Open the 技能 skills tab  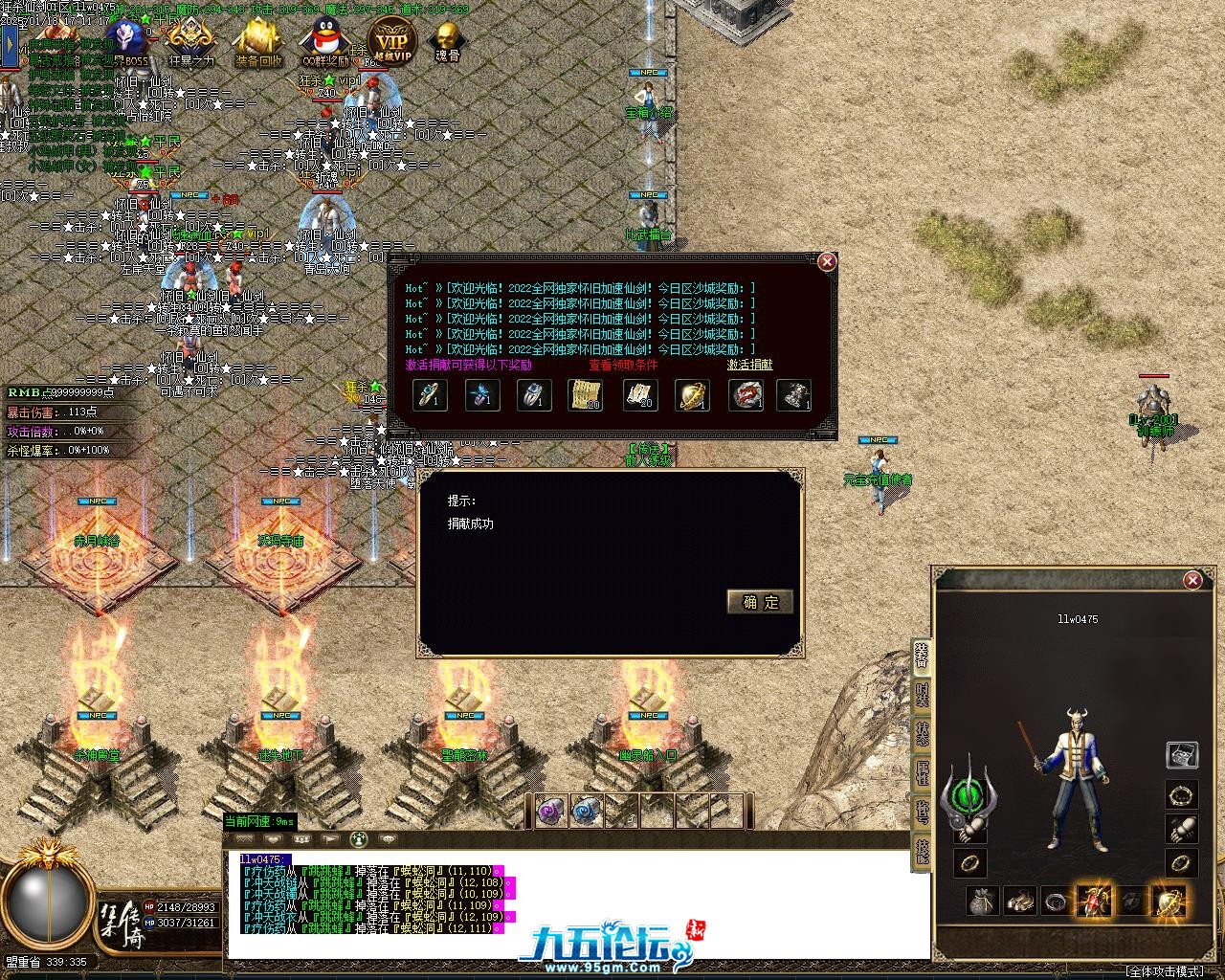pos(922,850)
